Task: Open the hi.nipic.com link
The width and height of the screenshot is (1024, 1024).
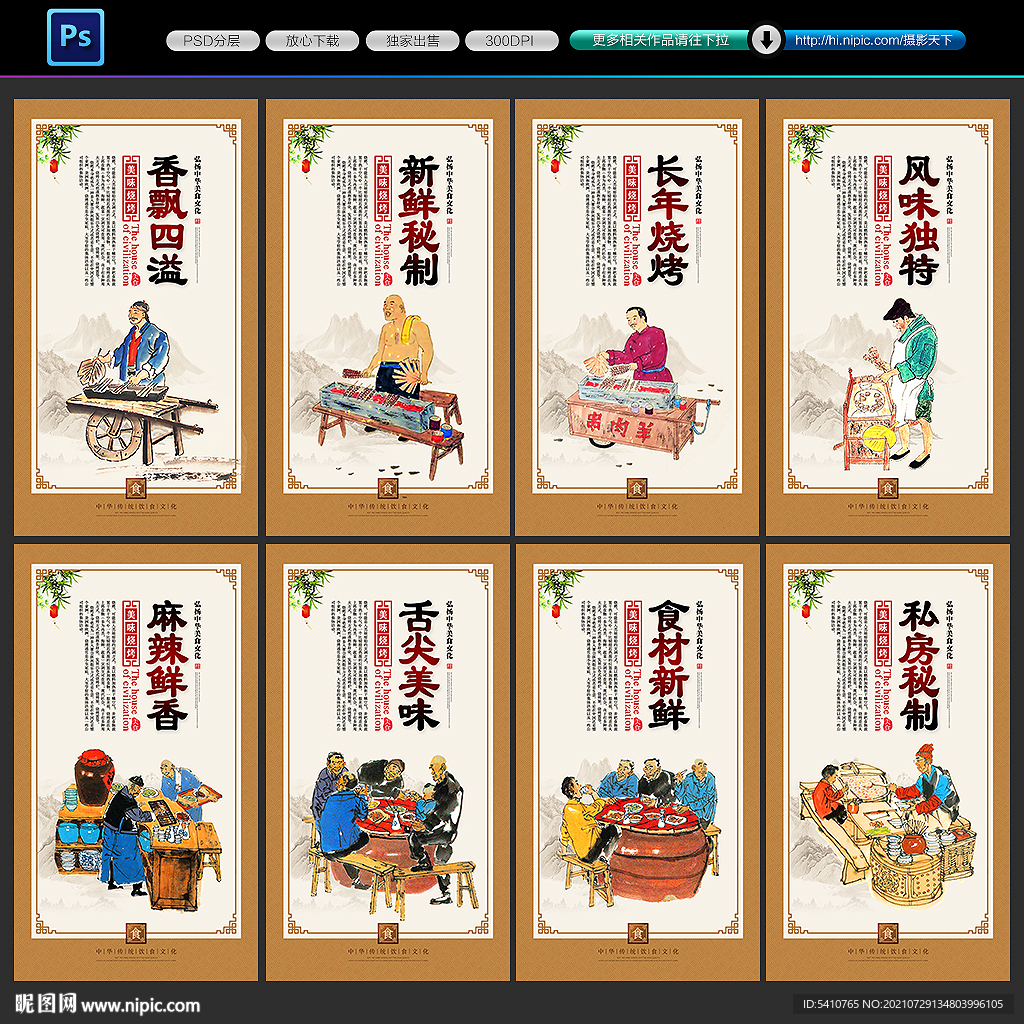Action: click(x=873, y=40)
